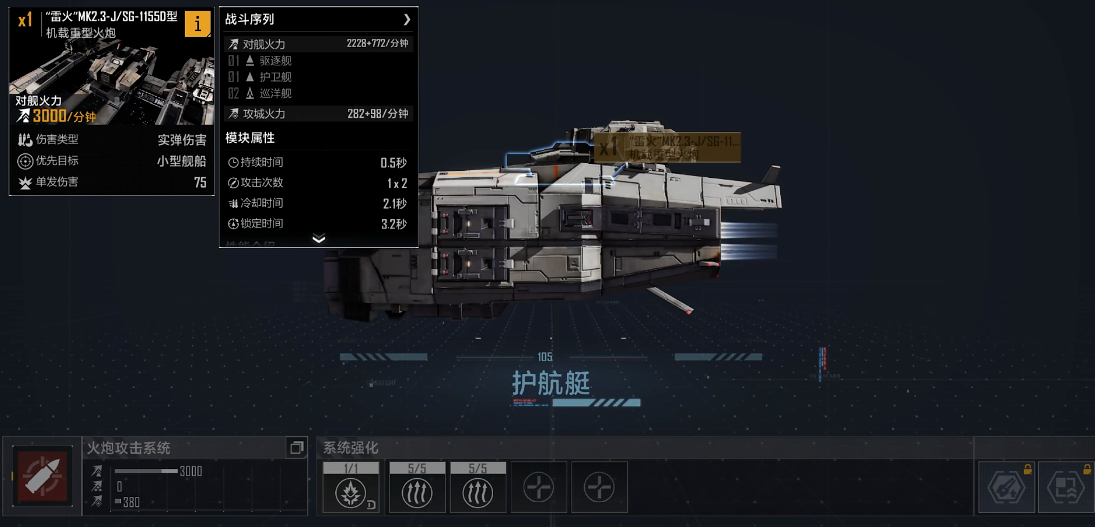Open the orange info button on weapon card
Viewport: 1095px width, 527px height.
coord(197,25)
